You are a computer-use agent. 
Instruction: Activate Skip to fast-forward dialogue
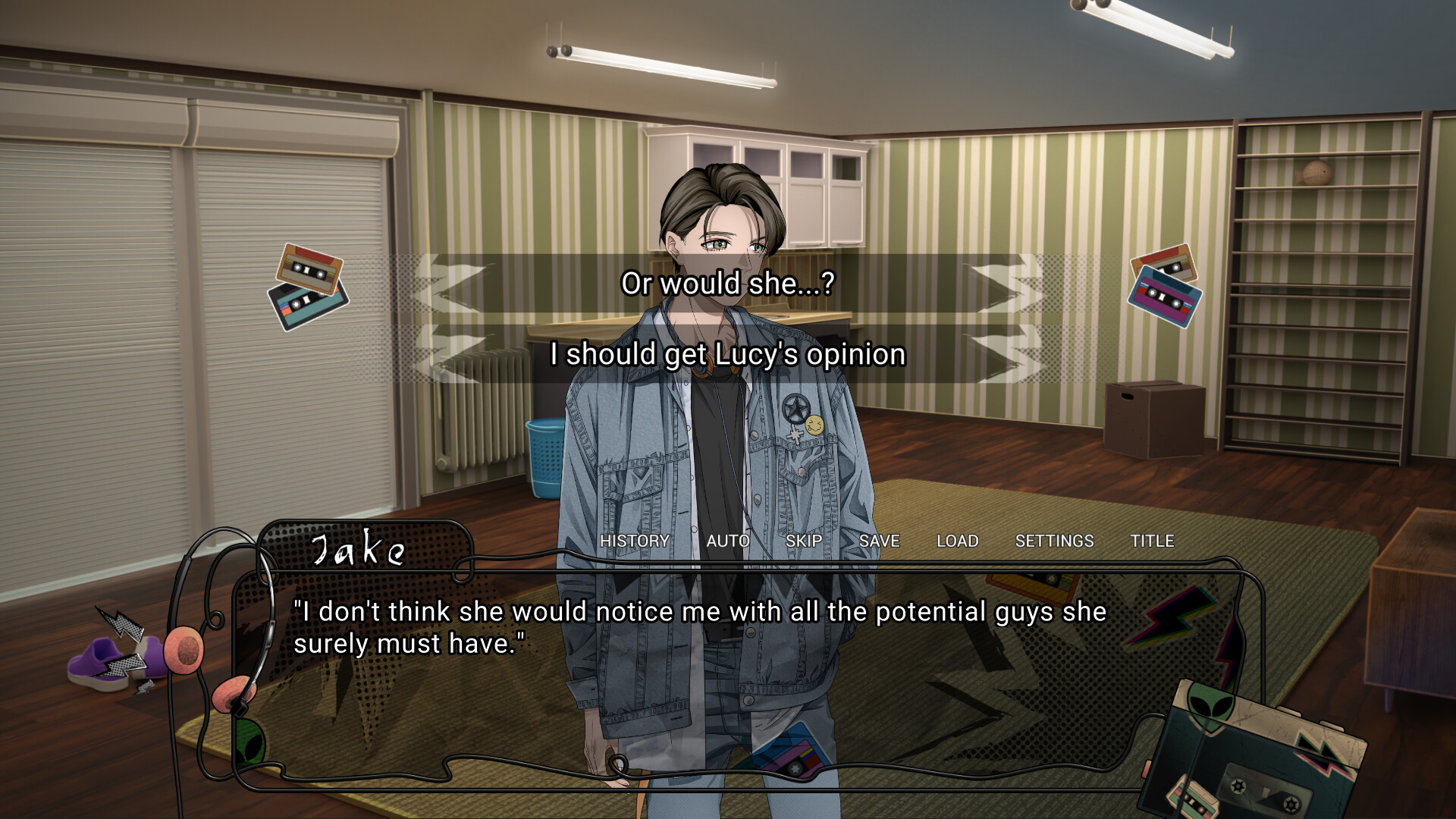point(804,541)
